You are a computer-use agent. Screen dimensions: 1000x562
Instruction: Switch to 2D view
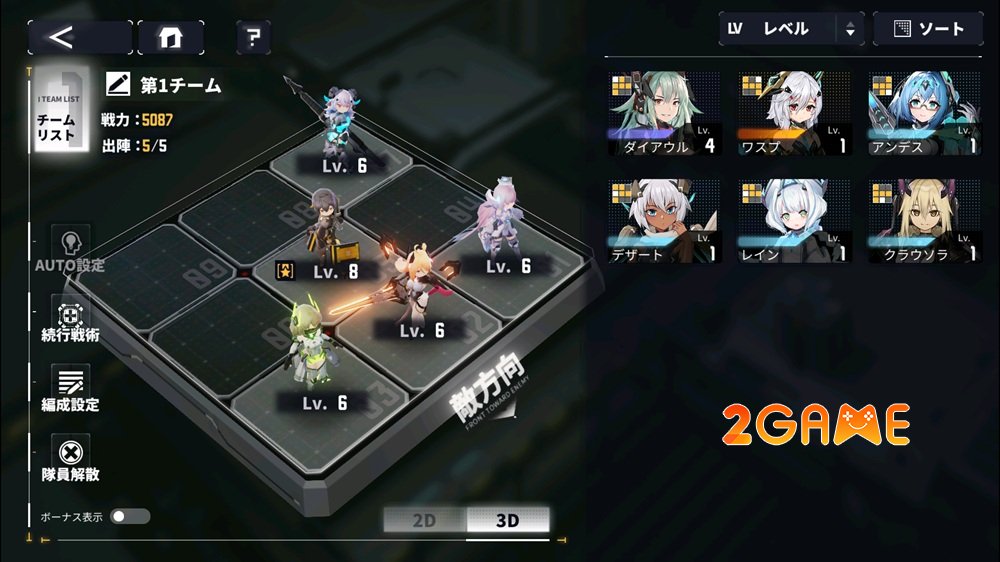click(x=424, y=520)
